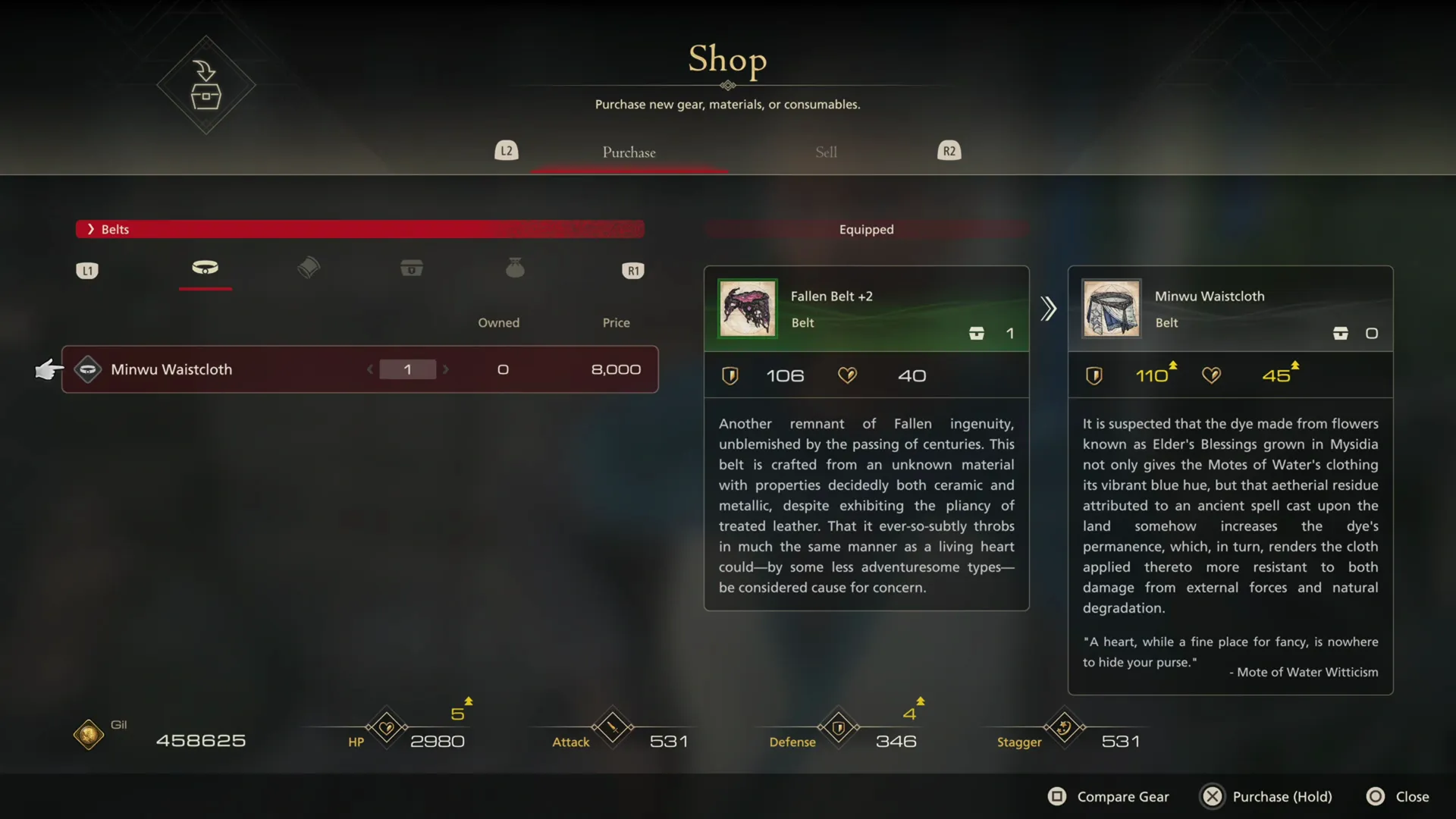
Task: Click the Gil currency coin icon
Action: click(x=87, y=733)
